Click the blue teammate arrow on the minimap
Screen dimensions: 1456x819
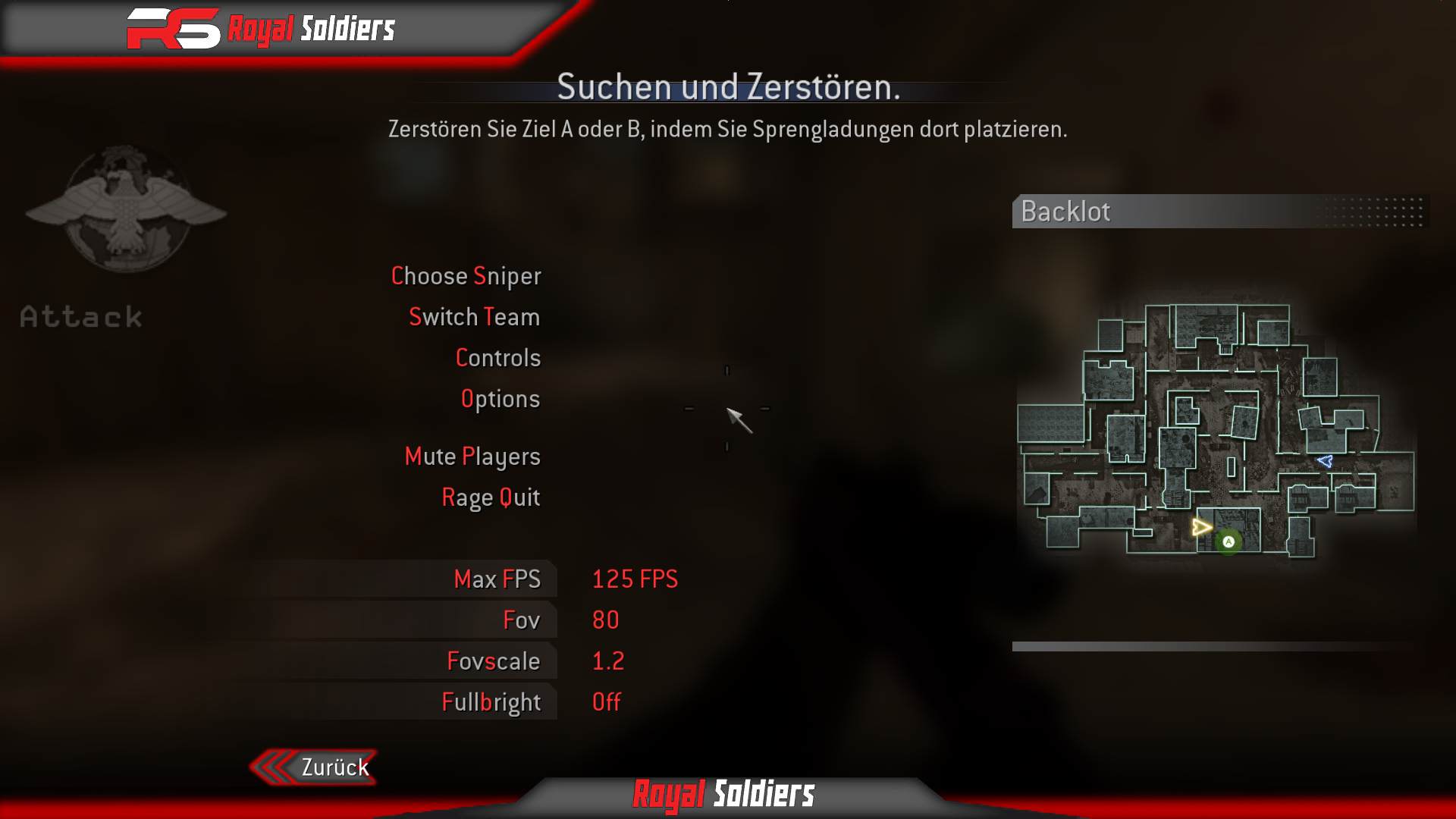[x=1325, y=460]
